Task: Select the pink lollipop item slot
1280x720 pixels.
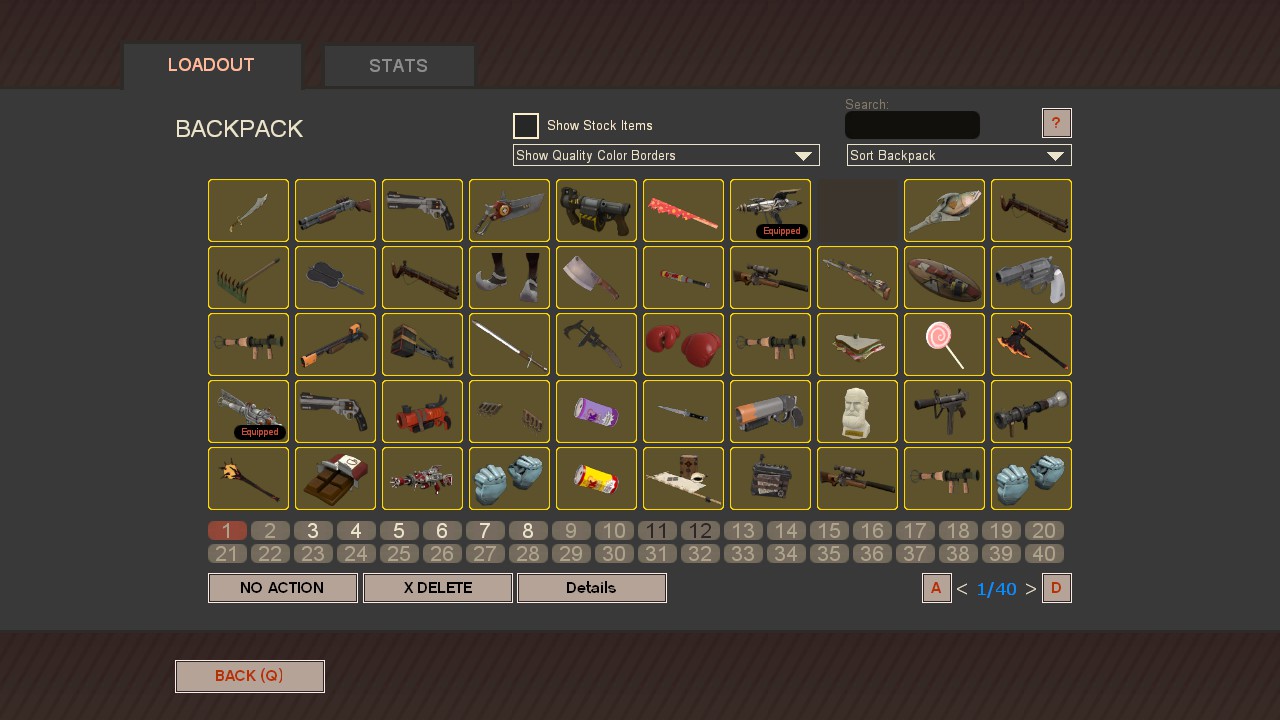Action: pyautogui.click(x=944, y=344)
